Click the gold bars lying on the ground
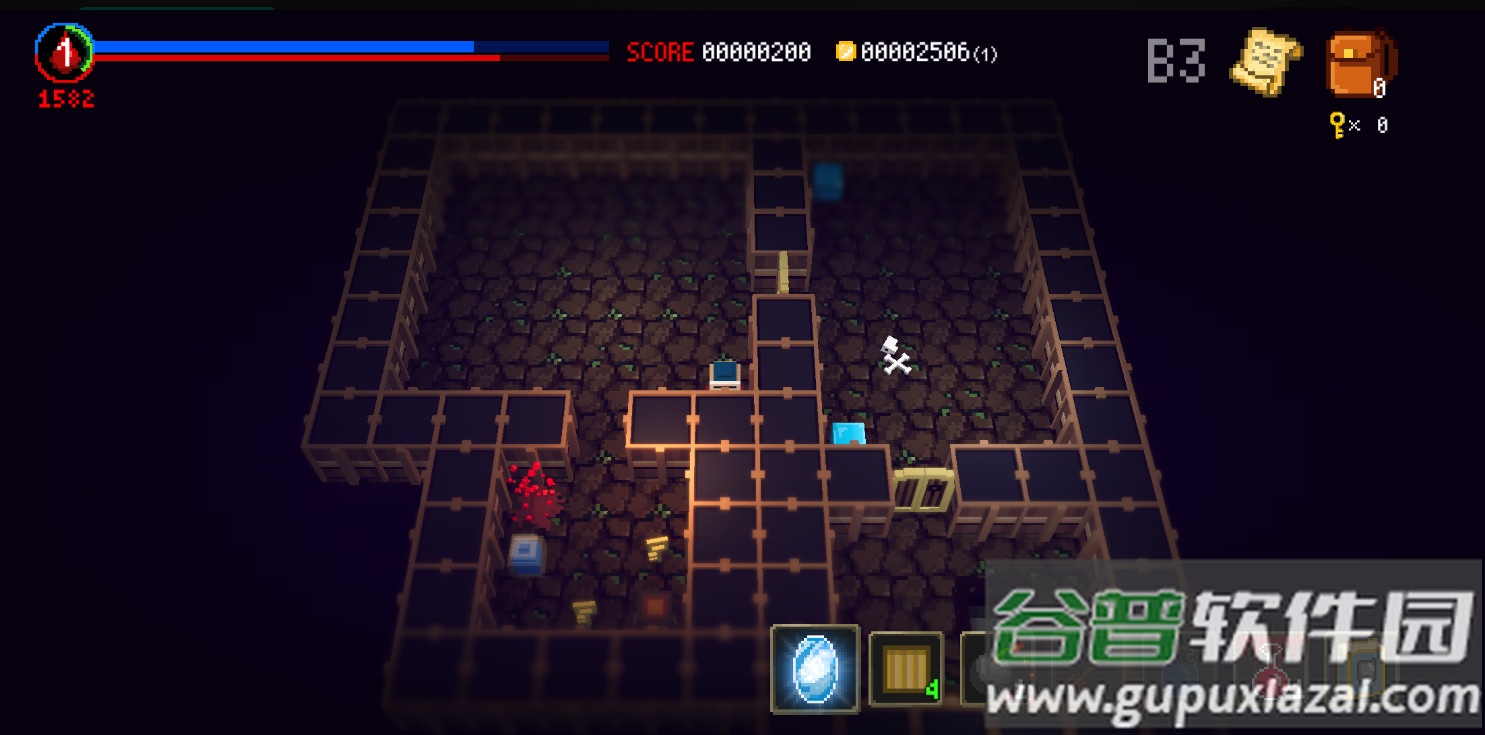The width and height of the screenshot is (1485, 735). coord(658,549)
